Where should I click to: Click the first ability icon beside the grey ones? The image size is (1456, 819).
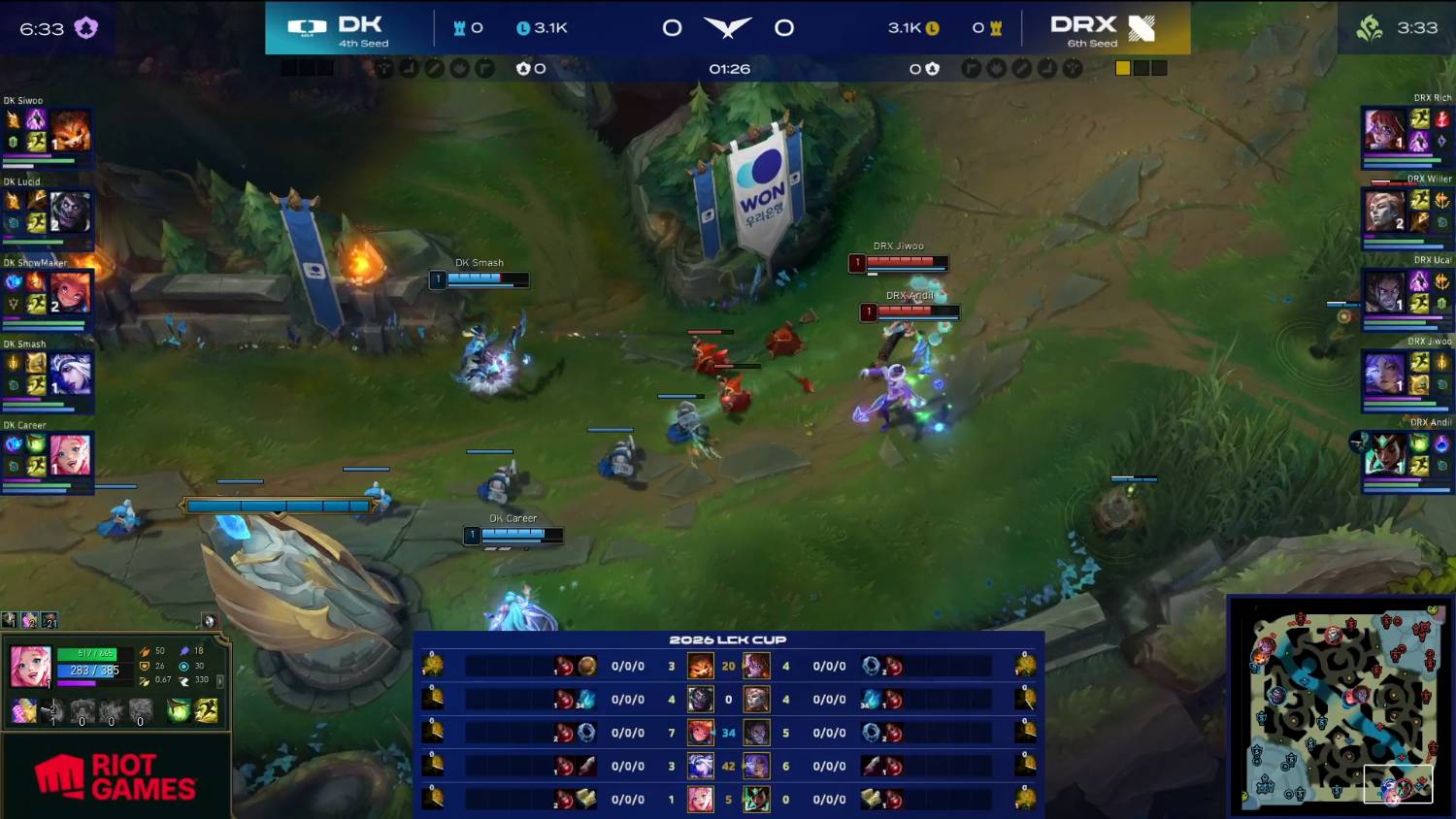(x=52, y=711)
